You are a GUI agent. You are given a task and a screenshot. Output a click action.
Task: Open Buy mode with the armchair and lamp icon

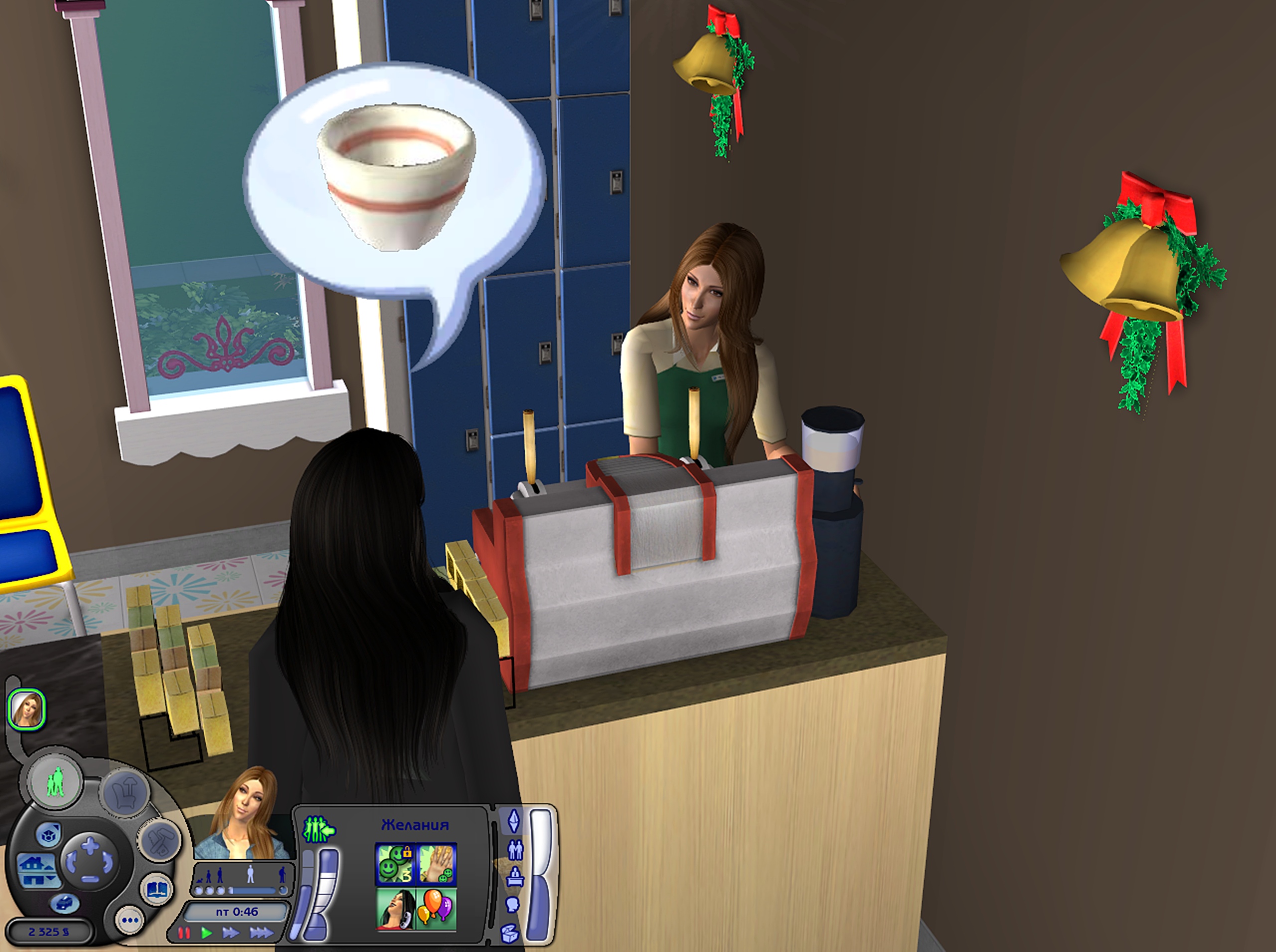click(x=126, y=793)
